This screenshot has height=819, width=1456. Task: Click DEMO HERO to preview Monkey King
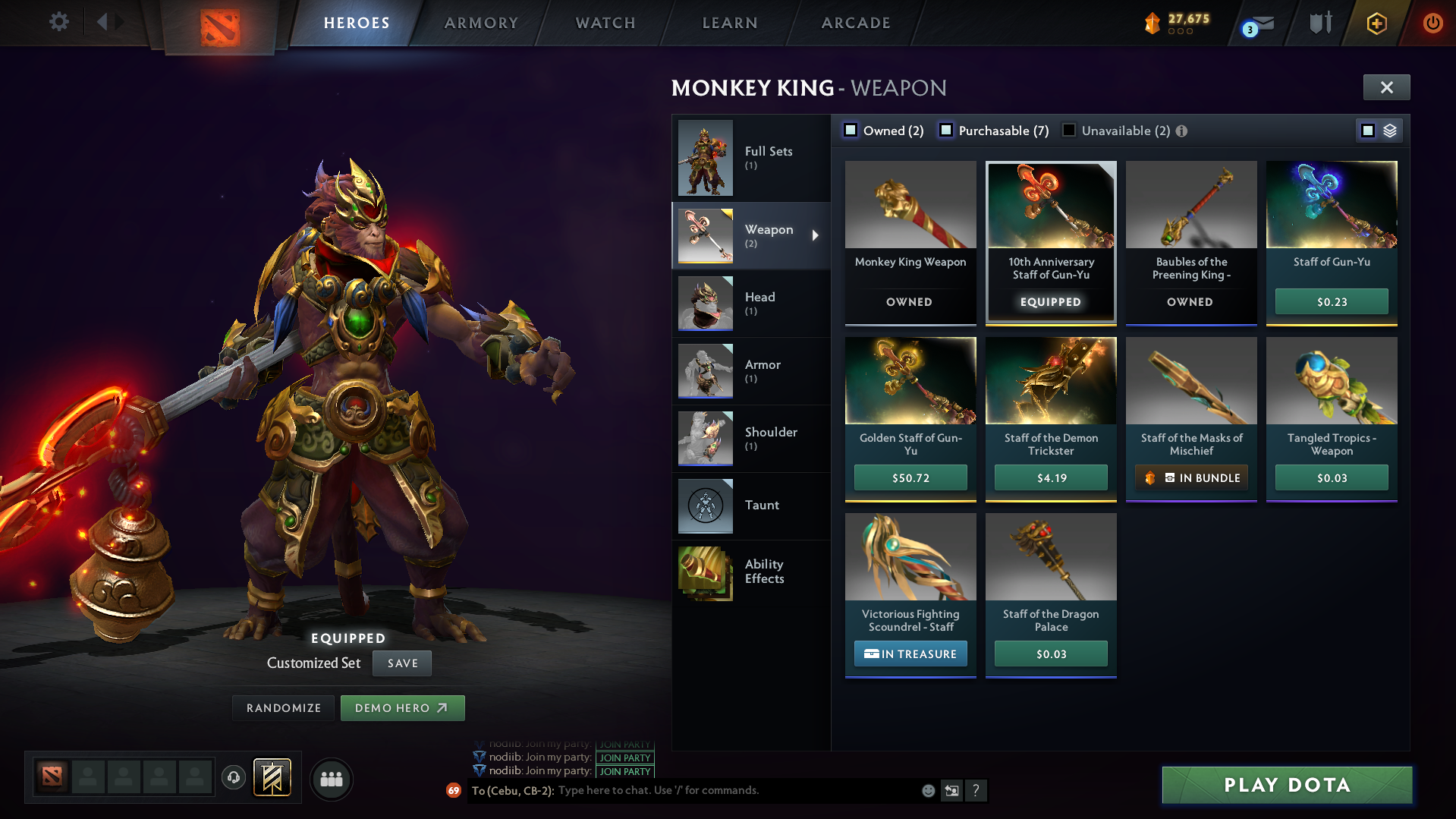pyautogui.click(x=402, y=707)
